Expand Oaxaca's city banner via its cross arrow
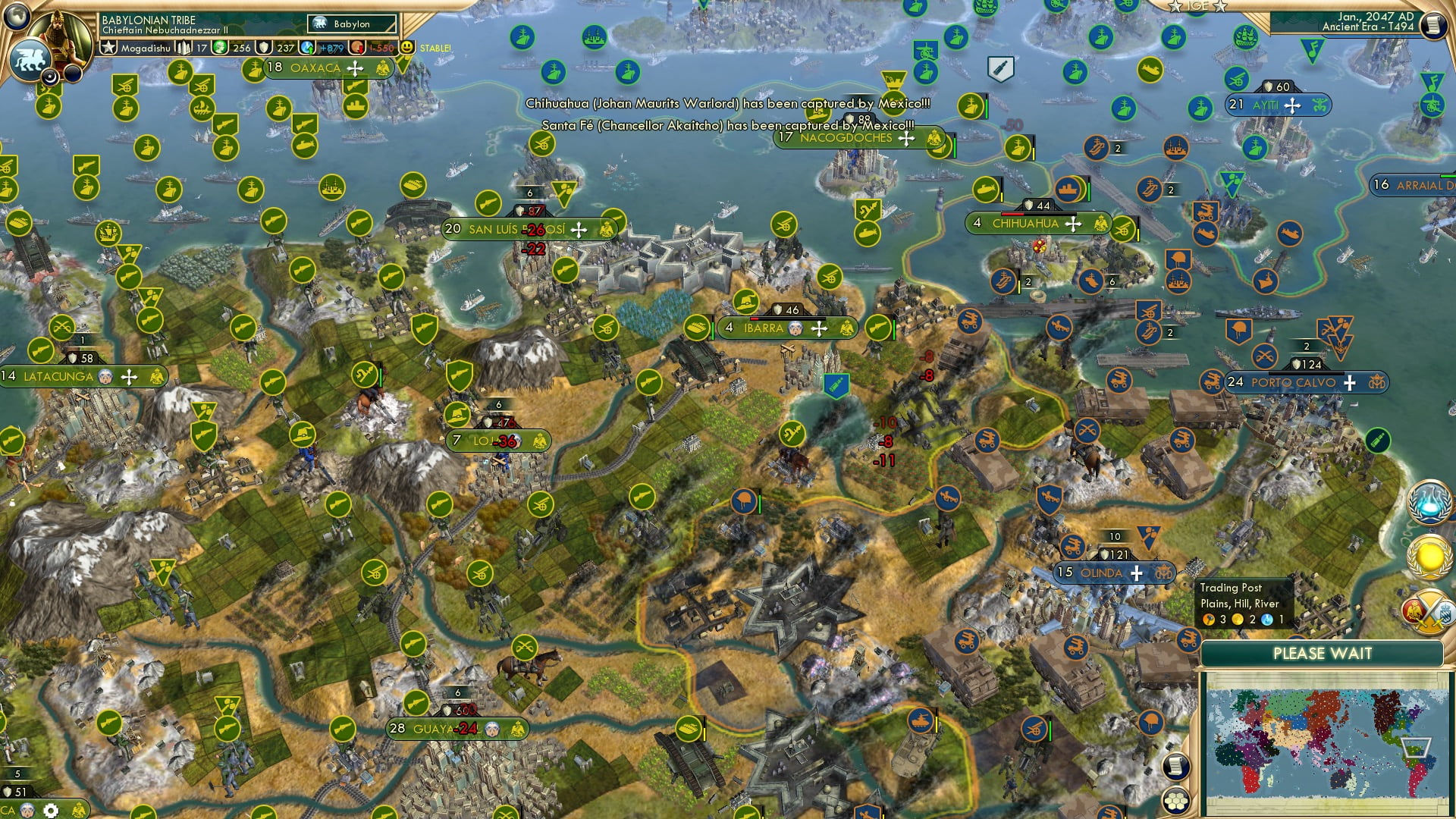This screenshot has width=1456, height=819. 353,69
